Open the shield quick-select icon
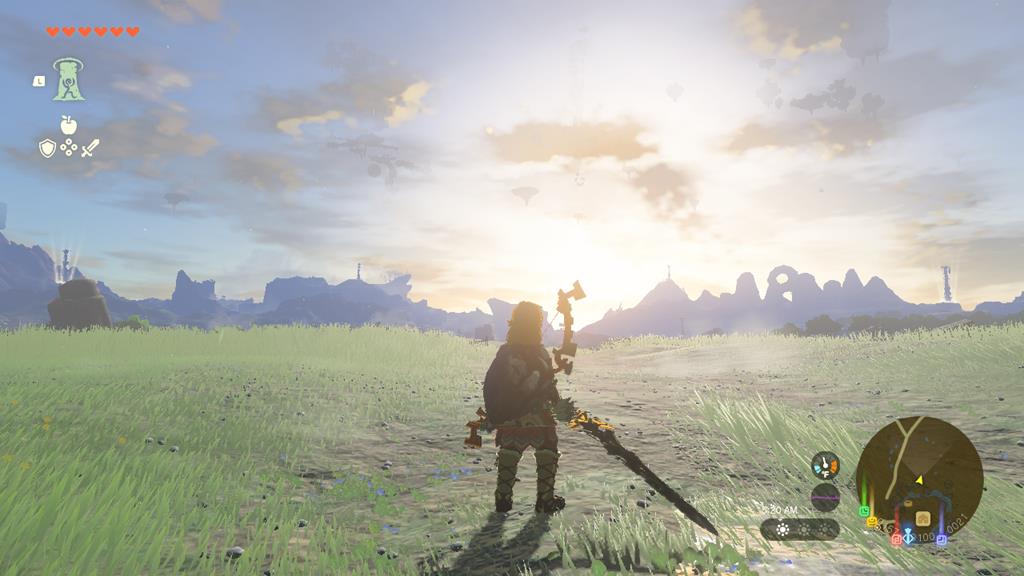 pos(47,148)
